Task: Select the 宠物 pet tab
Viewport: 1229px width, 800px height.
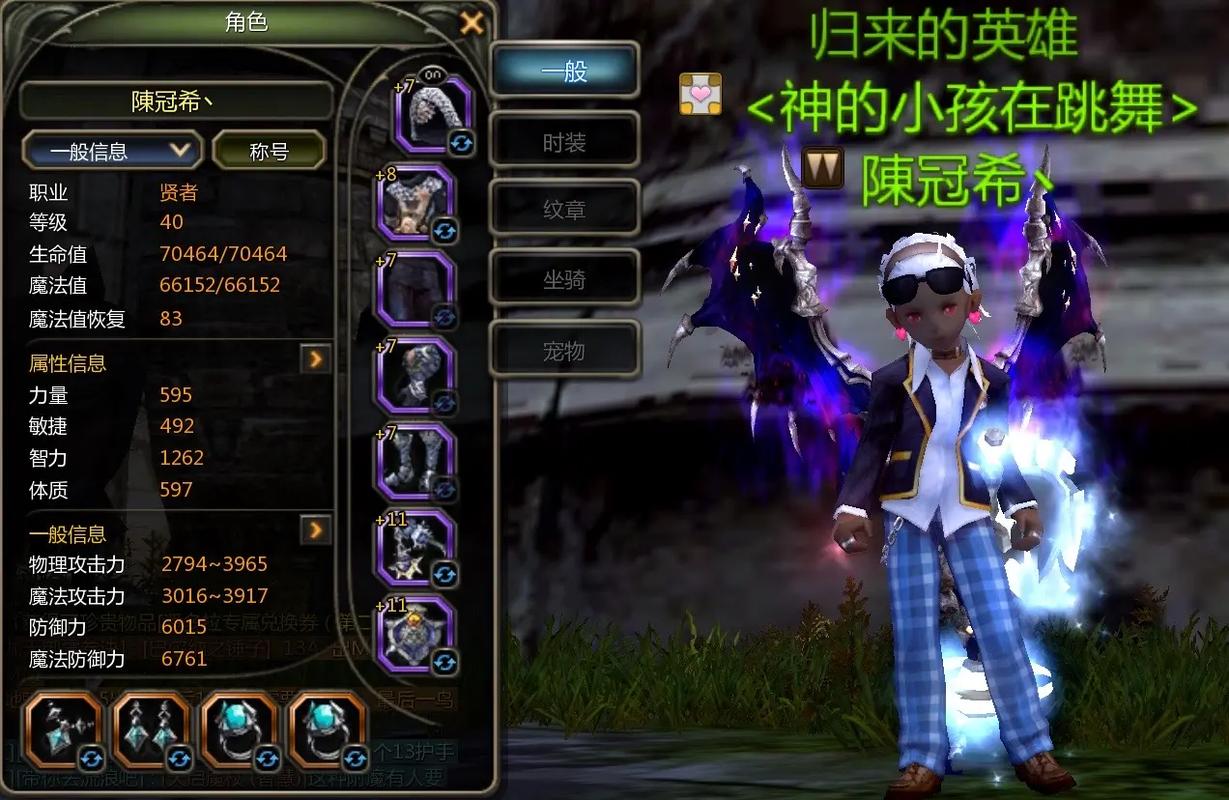Action: [x=564, y=351]
